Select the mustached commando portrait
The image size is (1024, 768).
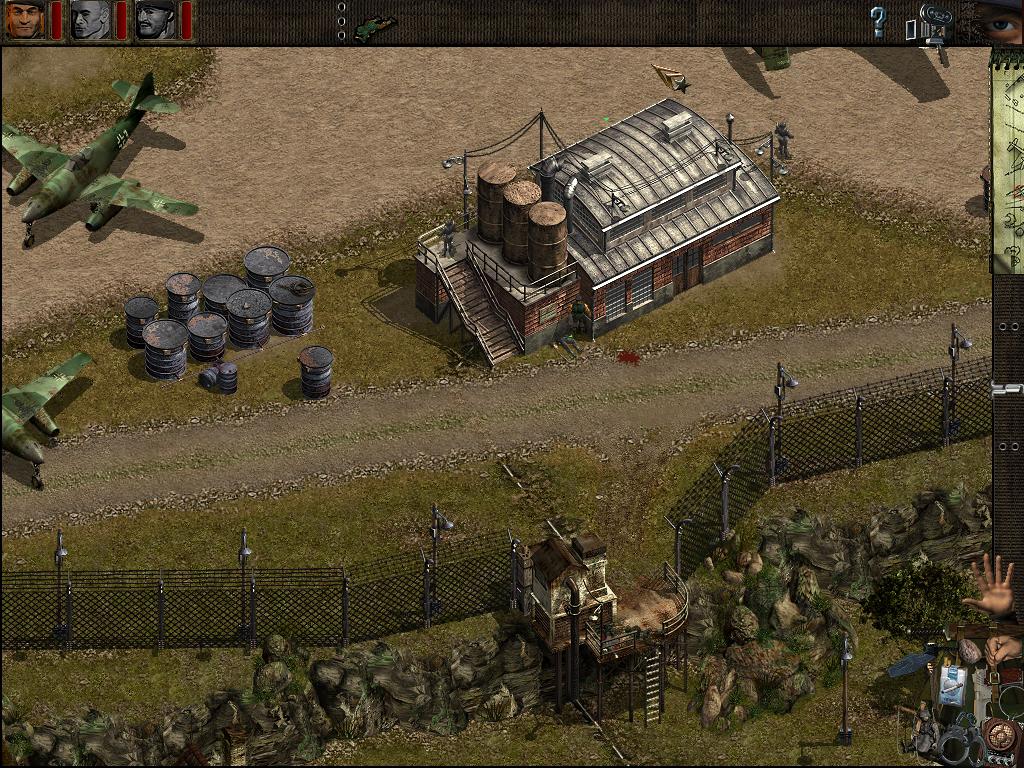(x=156, y=20)
